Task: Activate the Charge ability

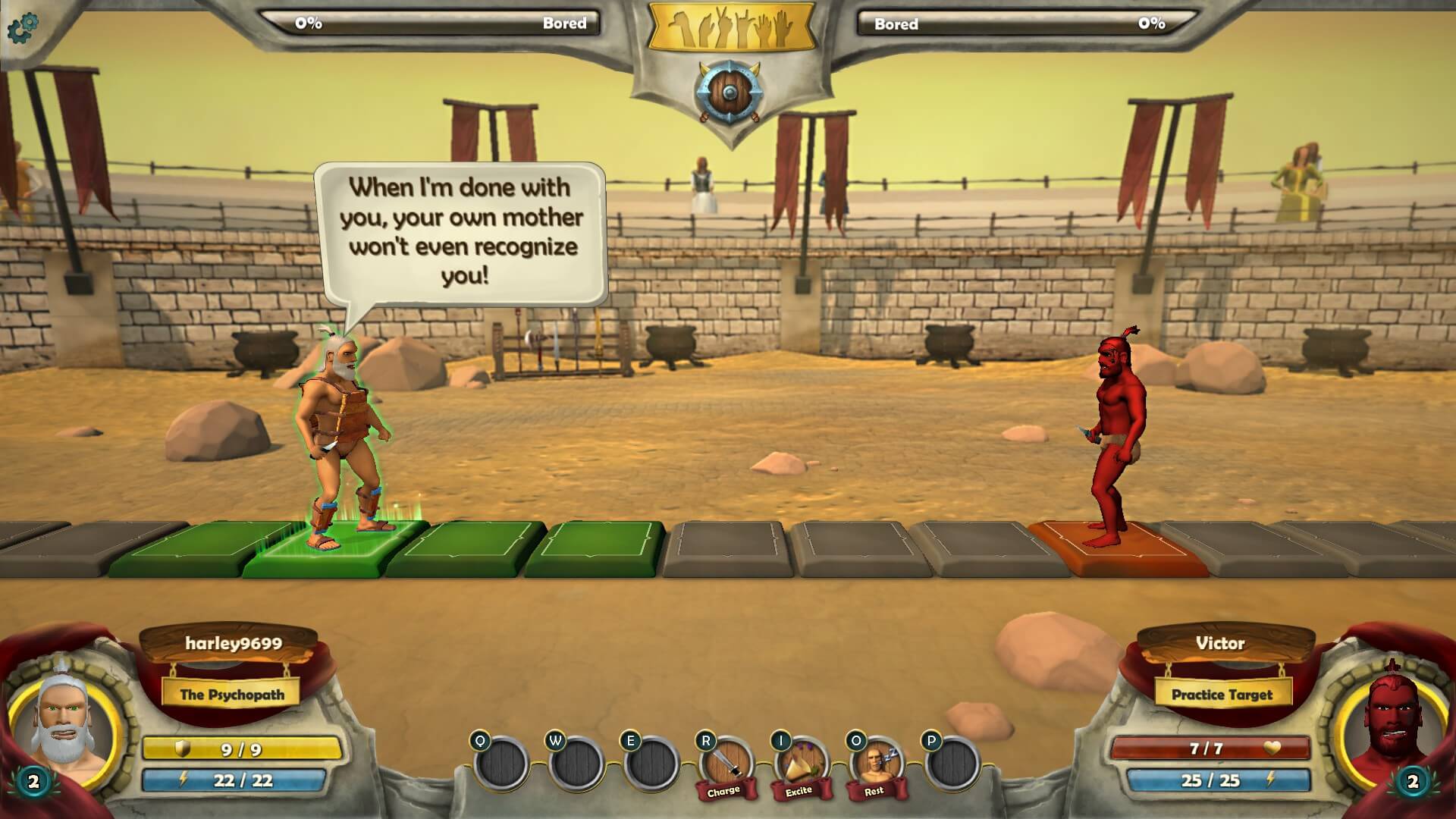Action: [726, 764]
